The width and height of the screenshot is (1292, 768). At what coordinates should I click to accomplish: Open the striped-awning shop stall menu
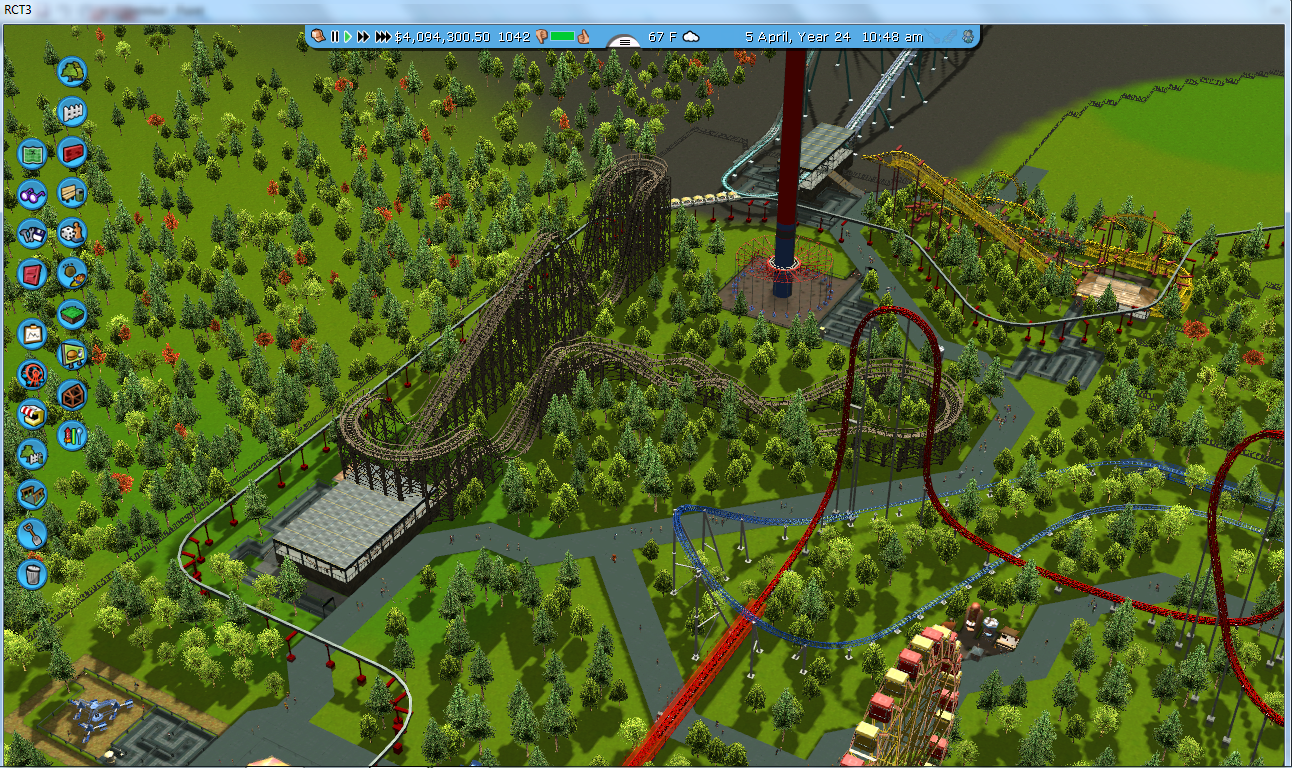[x=32, y=413]
